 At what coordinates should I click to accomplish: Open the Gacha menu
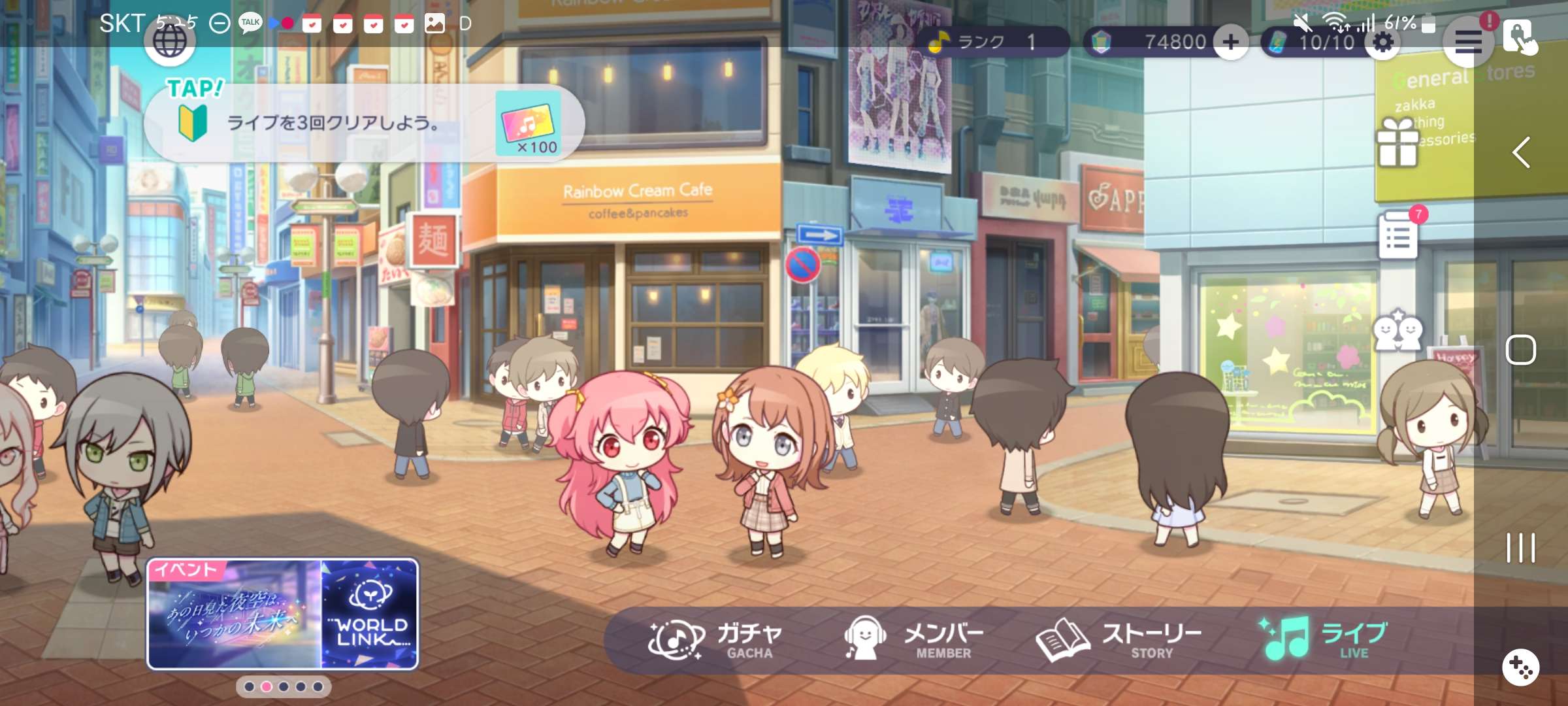coord(715,640)
